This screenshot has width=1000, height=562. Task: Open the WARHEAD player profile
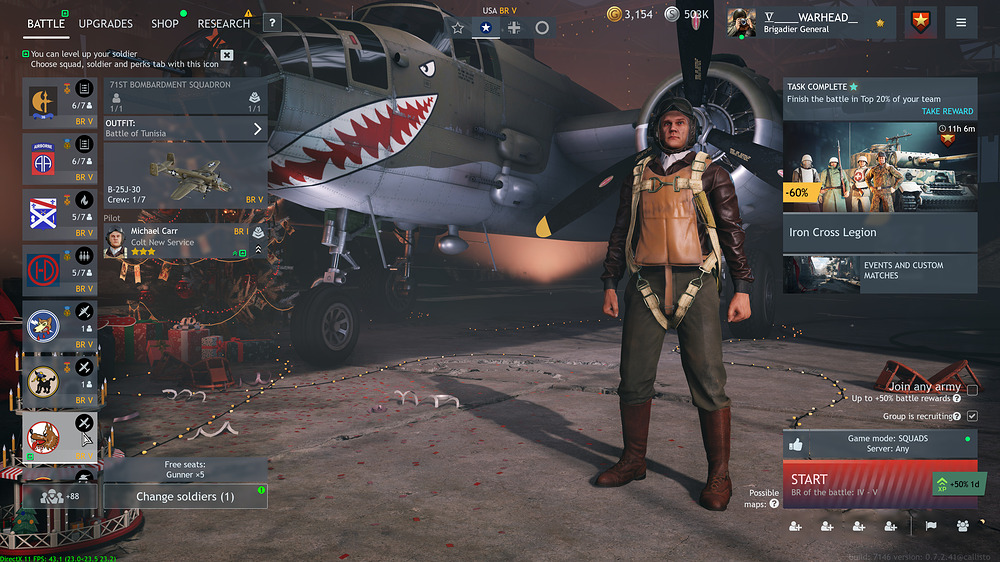pyautogui.click(x=808, y=22)
